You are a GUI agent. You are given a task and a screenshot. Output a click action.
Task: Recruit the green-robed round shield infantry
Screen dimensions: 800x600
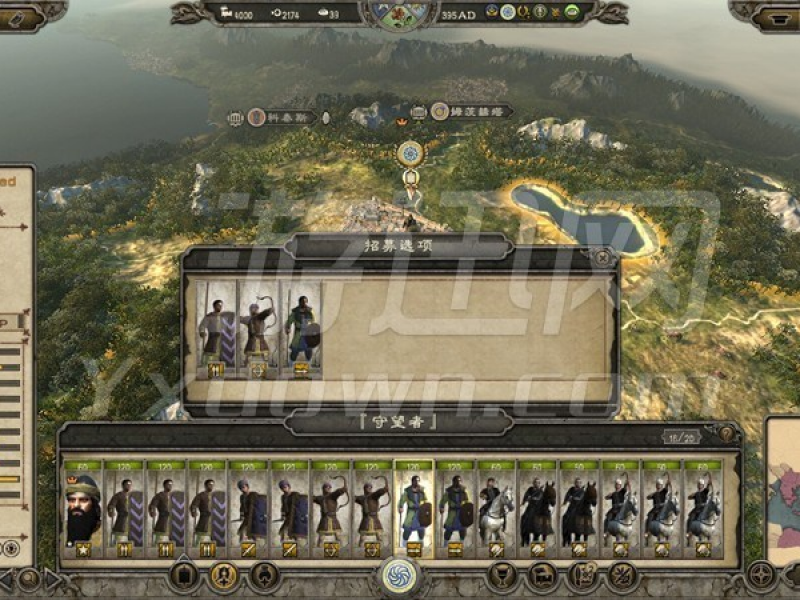point(300,329)
